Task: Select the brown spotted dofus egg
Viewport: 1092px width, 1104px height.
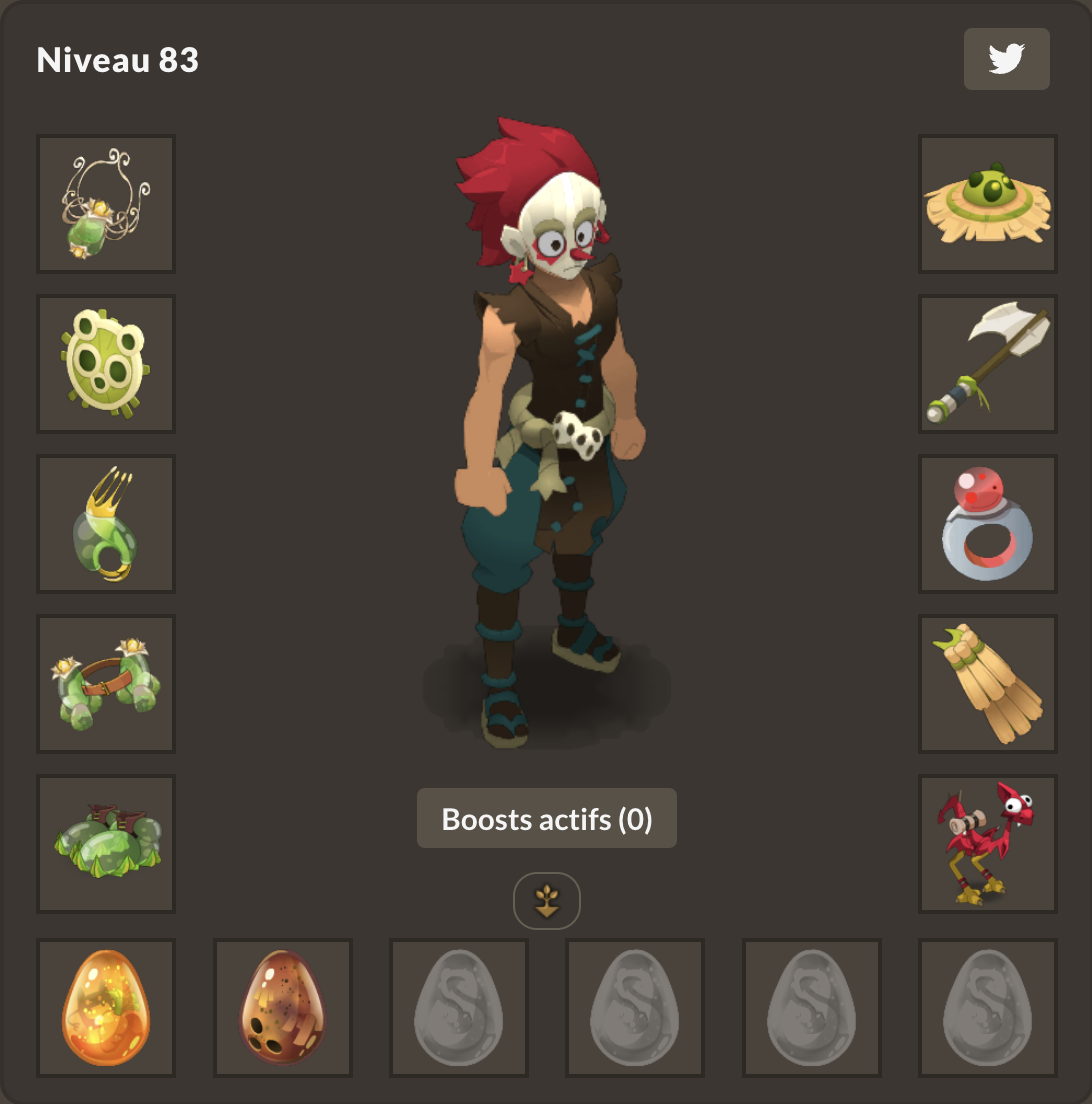Action: (x=283, y=1008)
